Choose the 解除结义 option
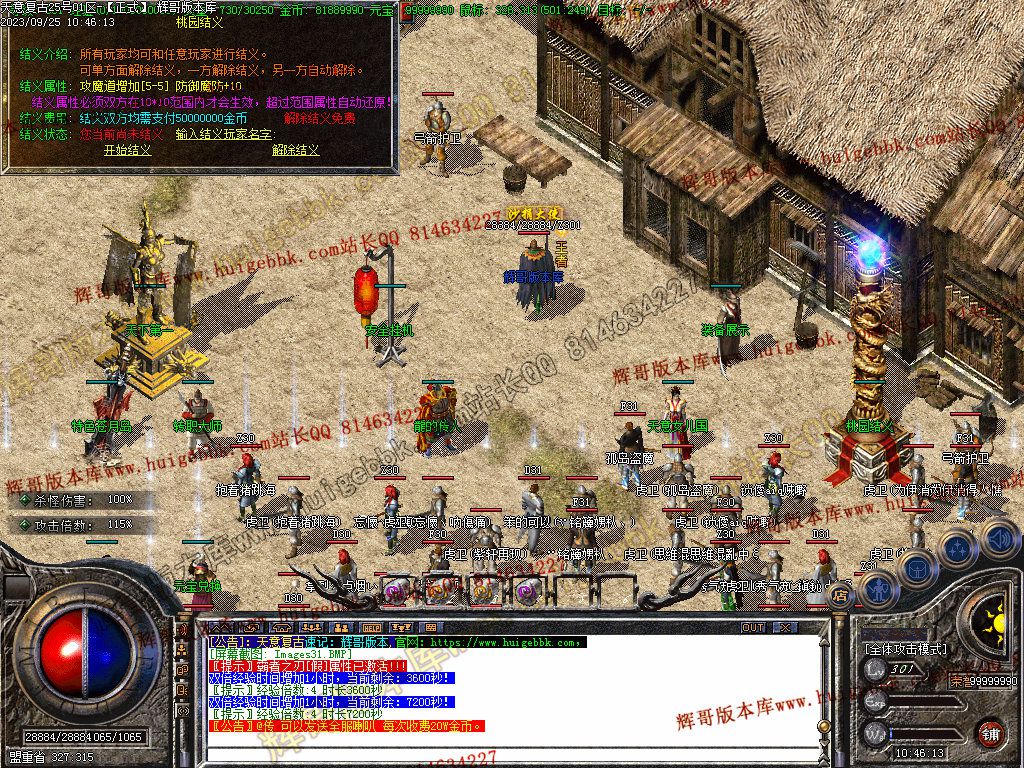 pos(296,150)
